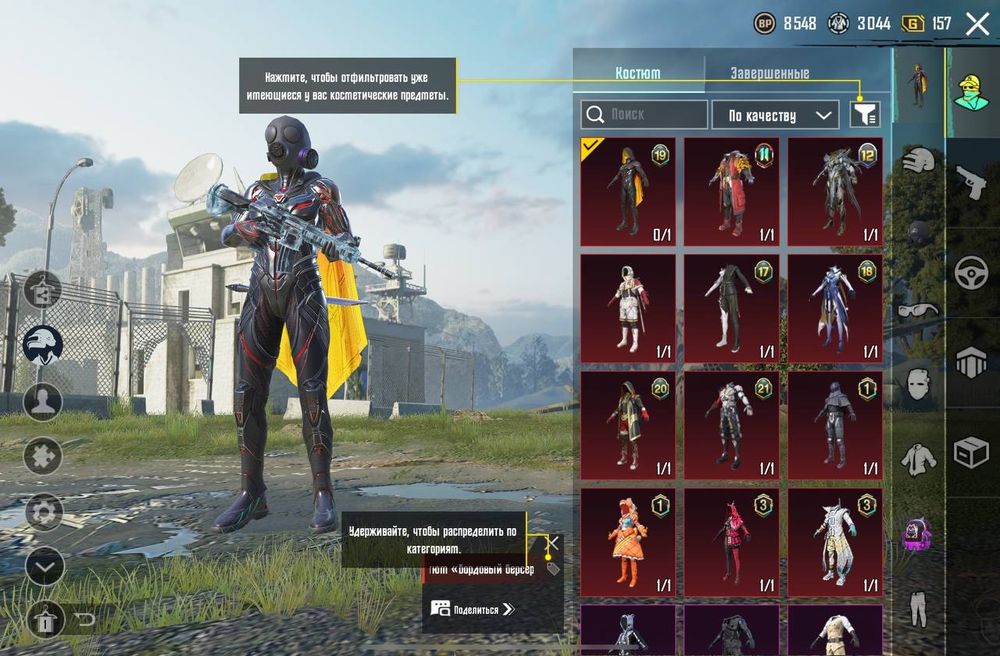This screenshot has height=656, width=1000.
Task: Click the puzzle piece icon on the left
Action: pos(43,456)
